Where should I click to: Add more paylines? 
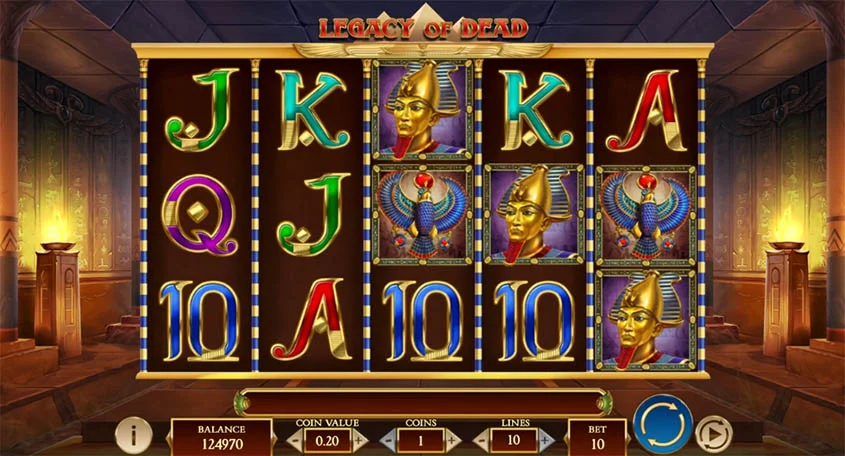point(547,439)
